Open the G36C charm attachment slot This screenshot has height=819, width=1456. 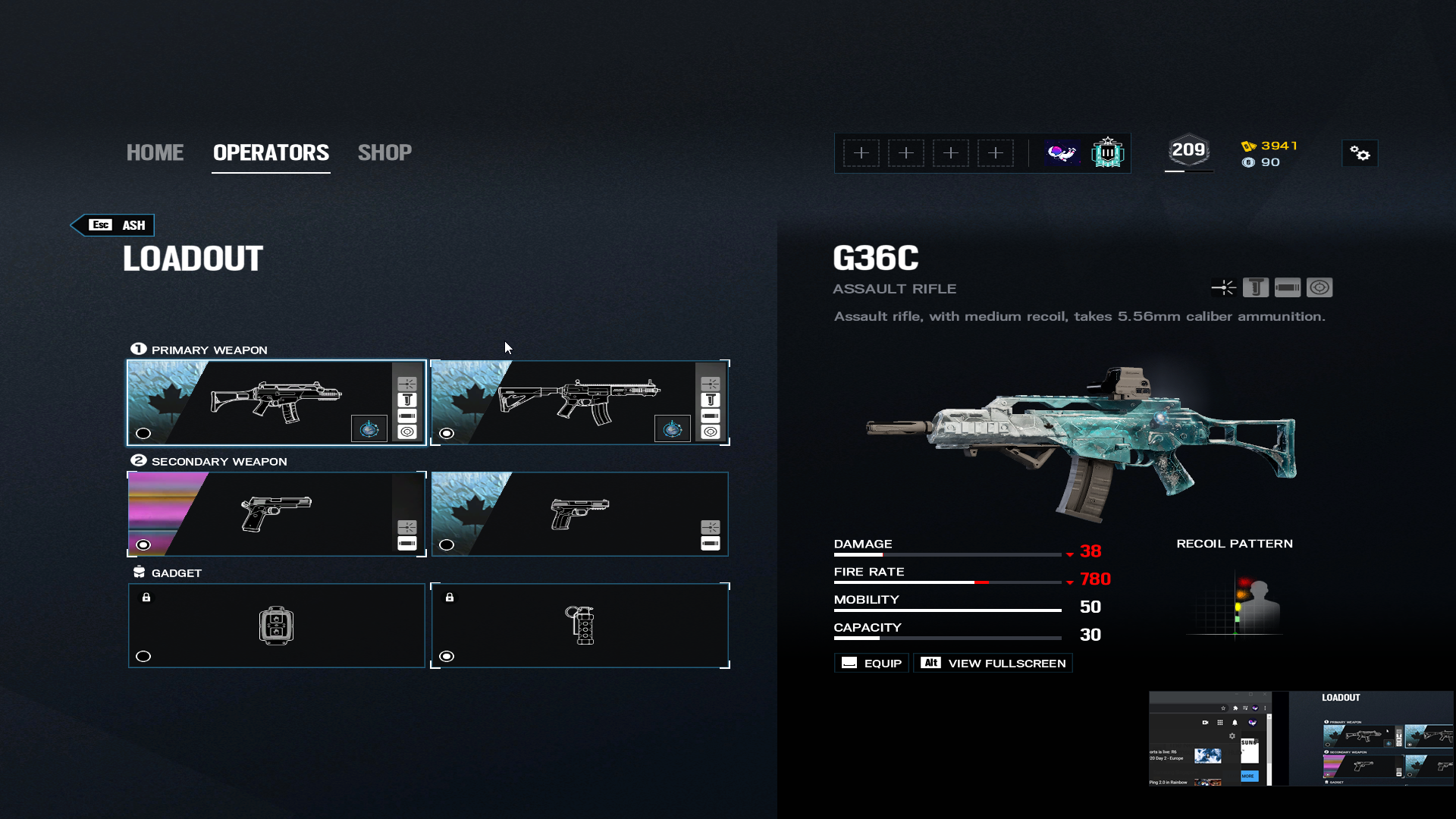point(369,429)
